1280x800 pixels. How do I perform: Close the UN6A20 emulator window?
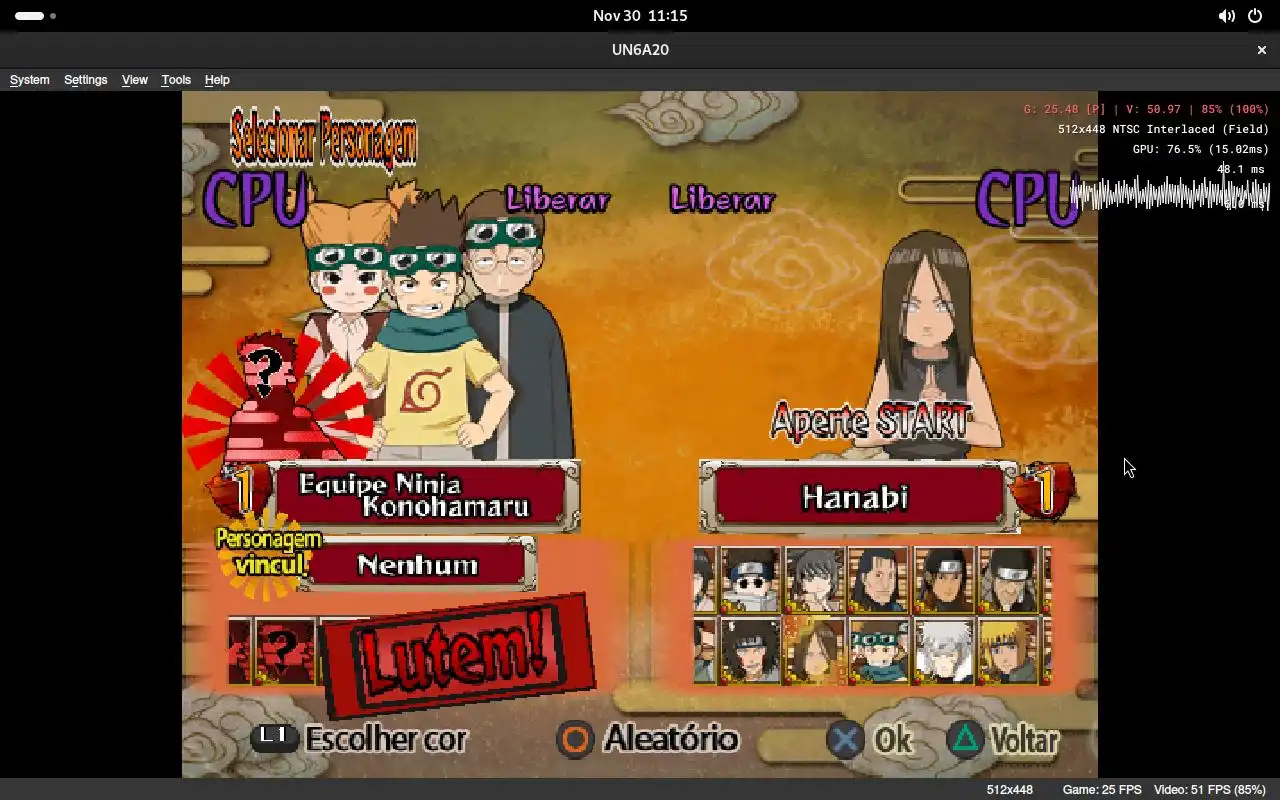[1261, 50]
